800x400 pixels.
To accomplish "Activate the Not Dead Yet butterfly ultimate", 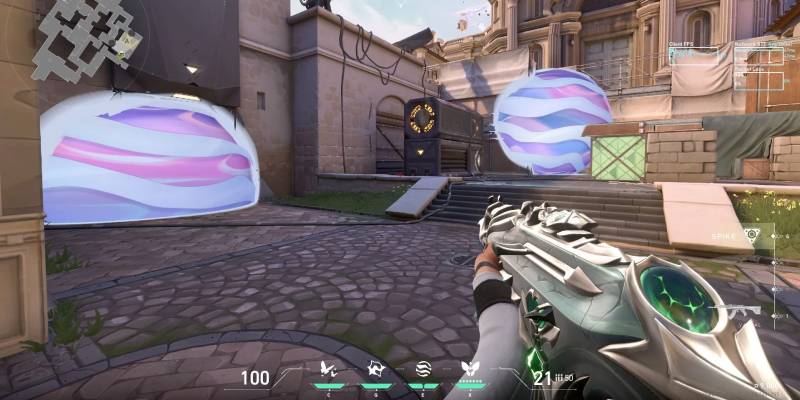I will (x=469, y=370).
